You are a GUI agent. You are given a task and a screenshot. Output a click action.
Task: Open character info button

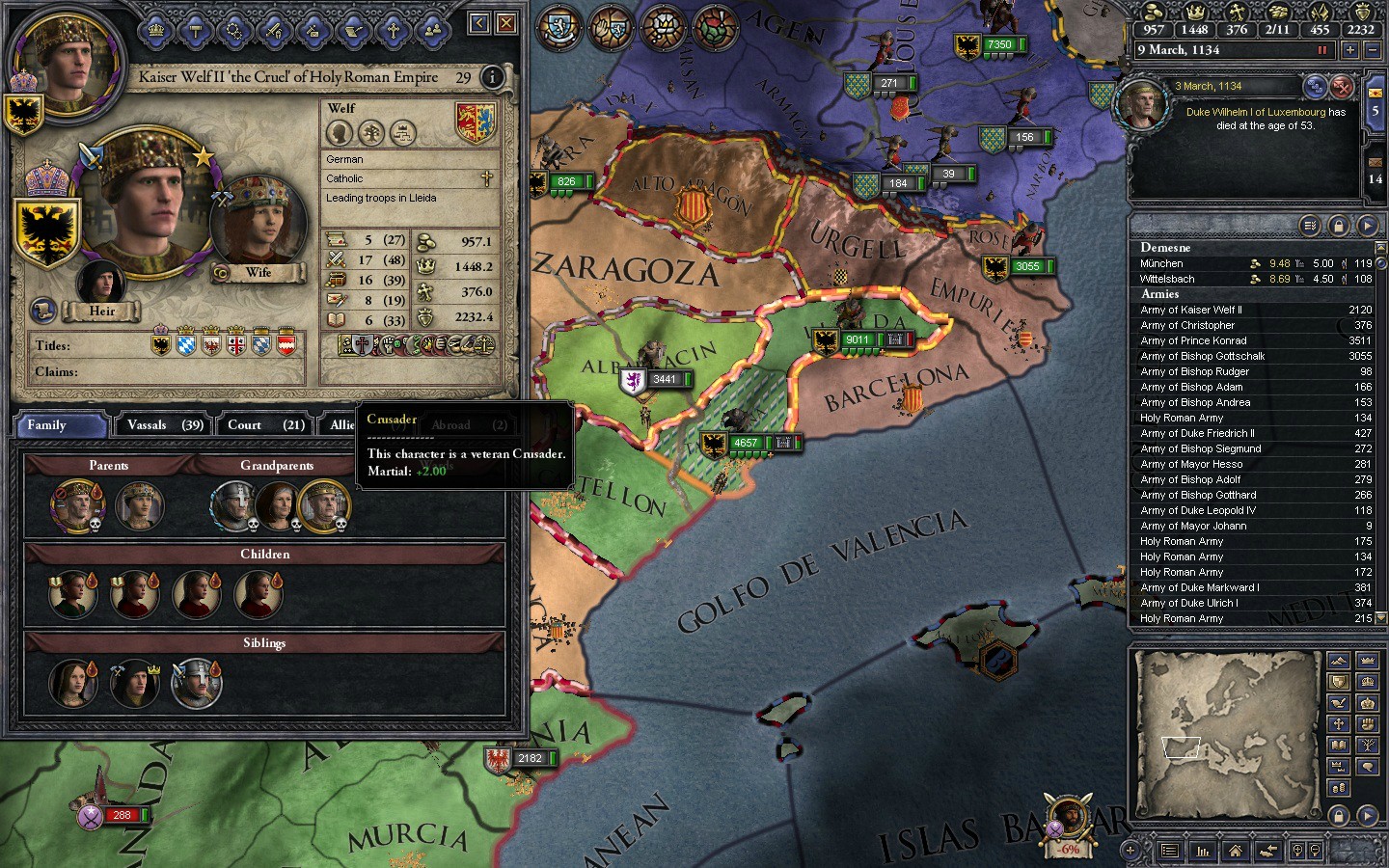click(x=492, y=77)
